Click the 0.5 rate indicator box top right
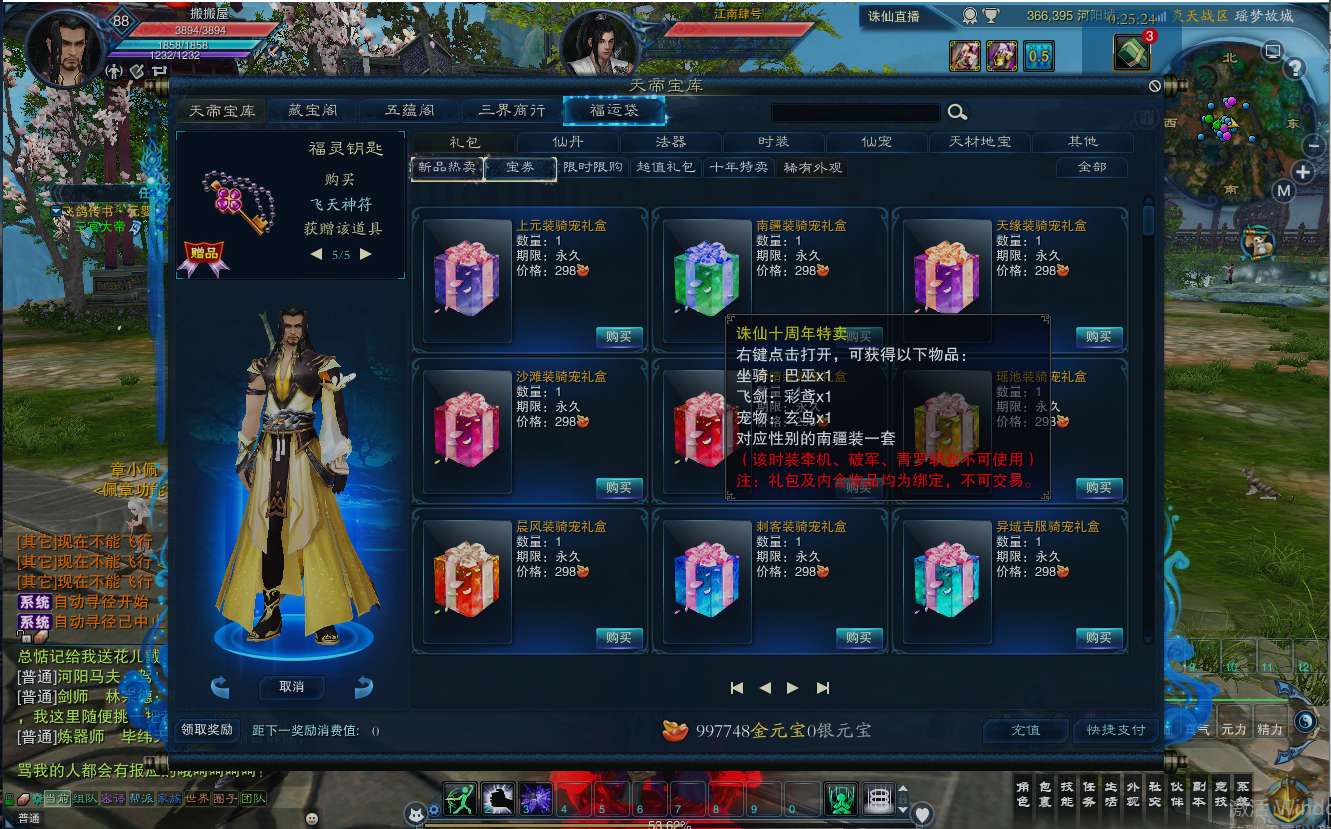 [x=1038, y=56]
